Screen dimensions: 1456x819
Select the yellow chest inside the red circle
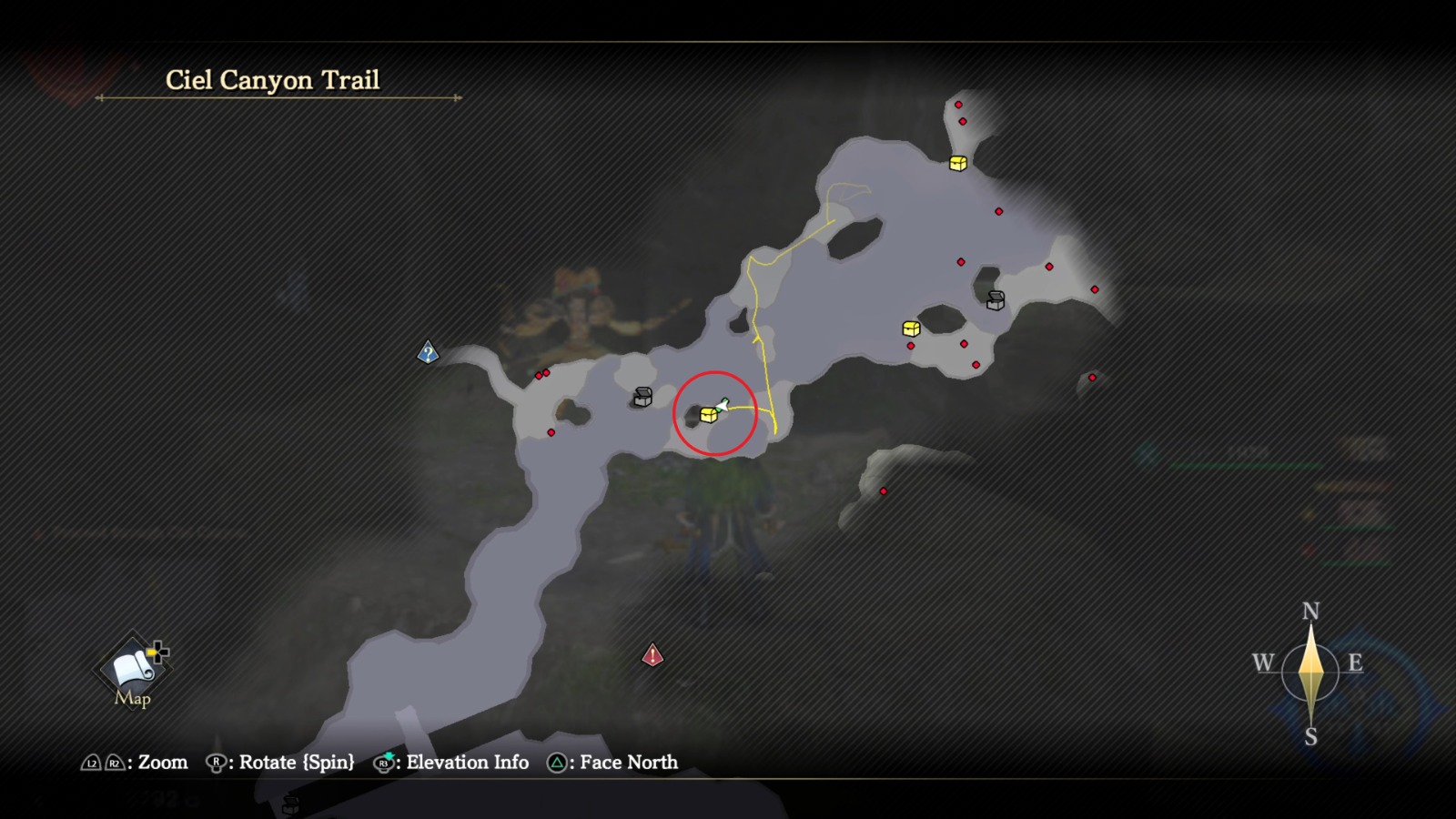(708, 417)
